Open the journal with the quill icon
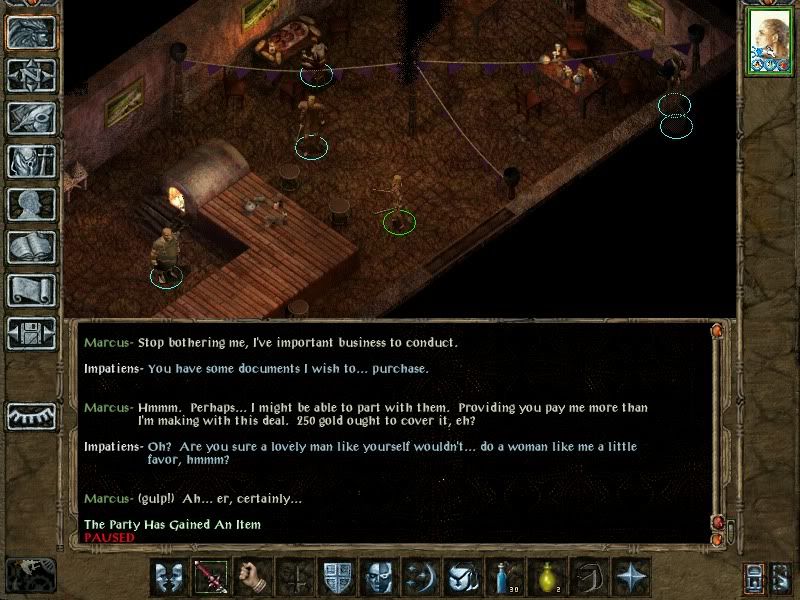This screenshot has height=600, width=800. pyautogui.click(x=31, y=118)
